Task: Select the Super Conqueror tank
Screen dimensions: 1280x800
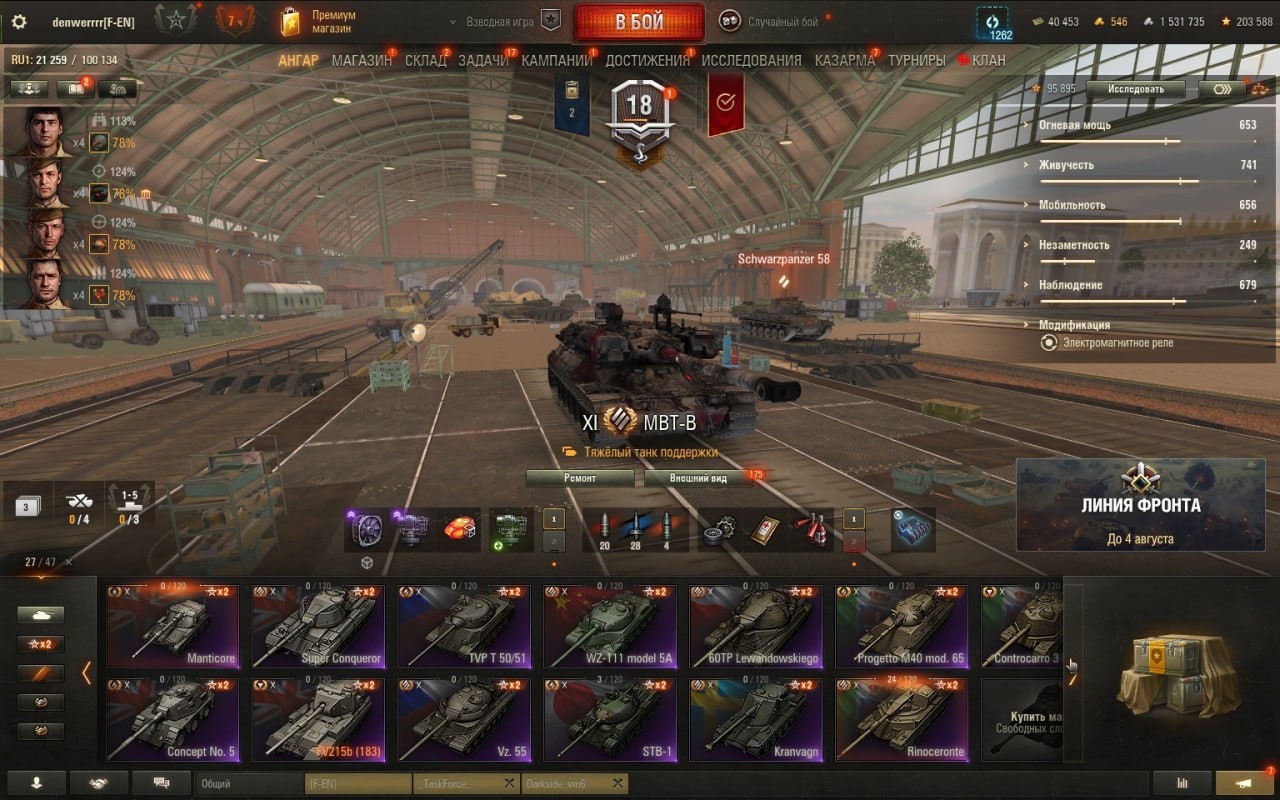Action: coord(317,626)
